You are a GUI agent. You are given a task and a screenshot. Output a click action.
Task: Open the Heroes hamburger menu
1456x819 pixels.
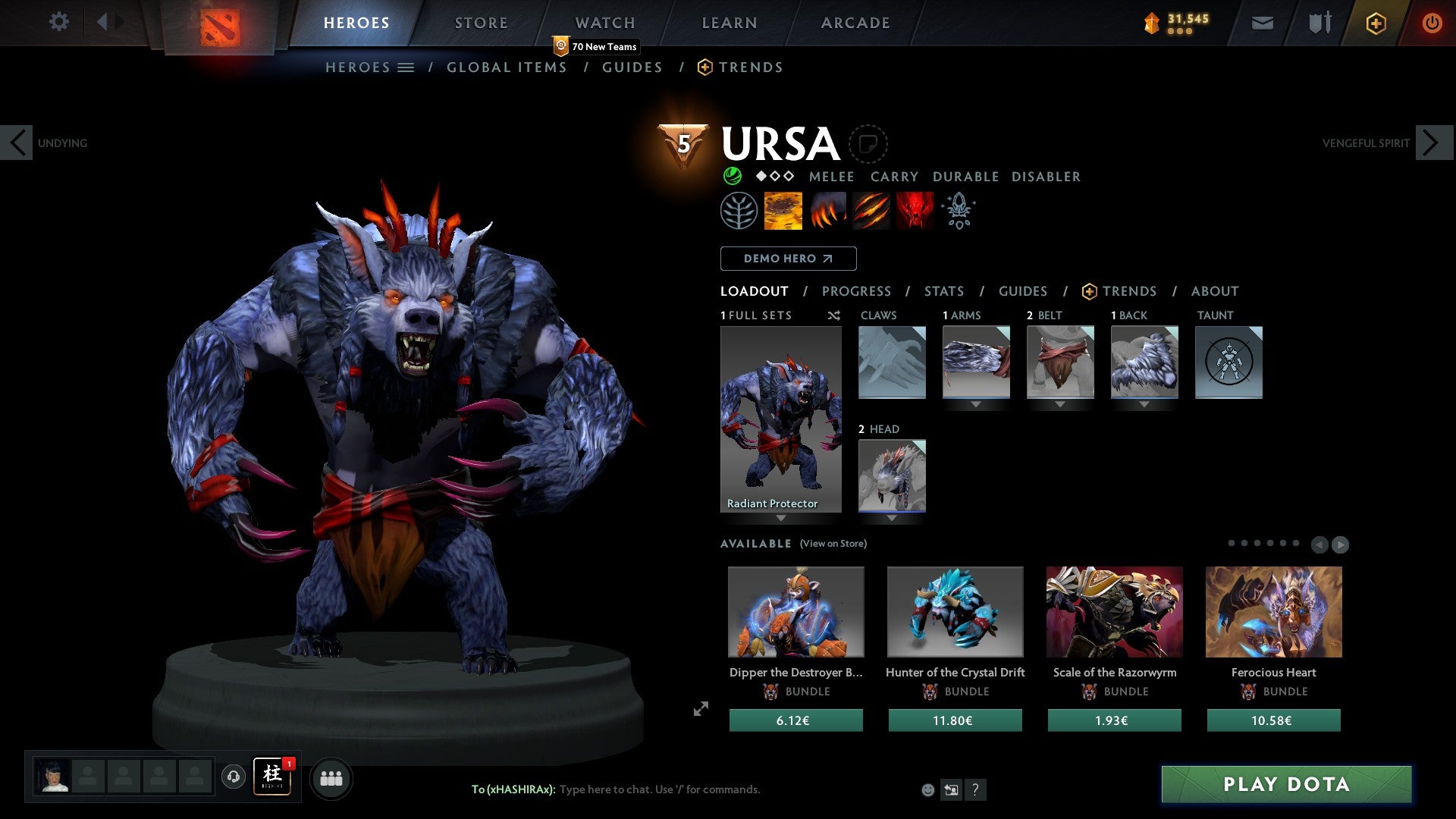(406, 67)
